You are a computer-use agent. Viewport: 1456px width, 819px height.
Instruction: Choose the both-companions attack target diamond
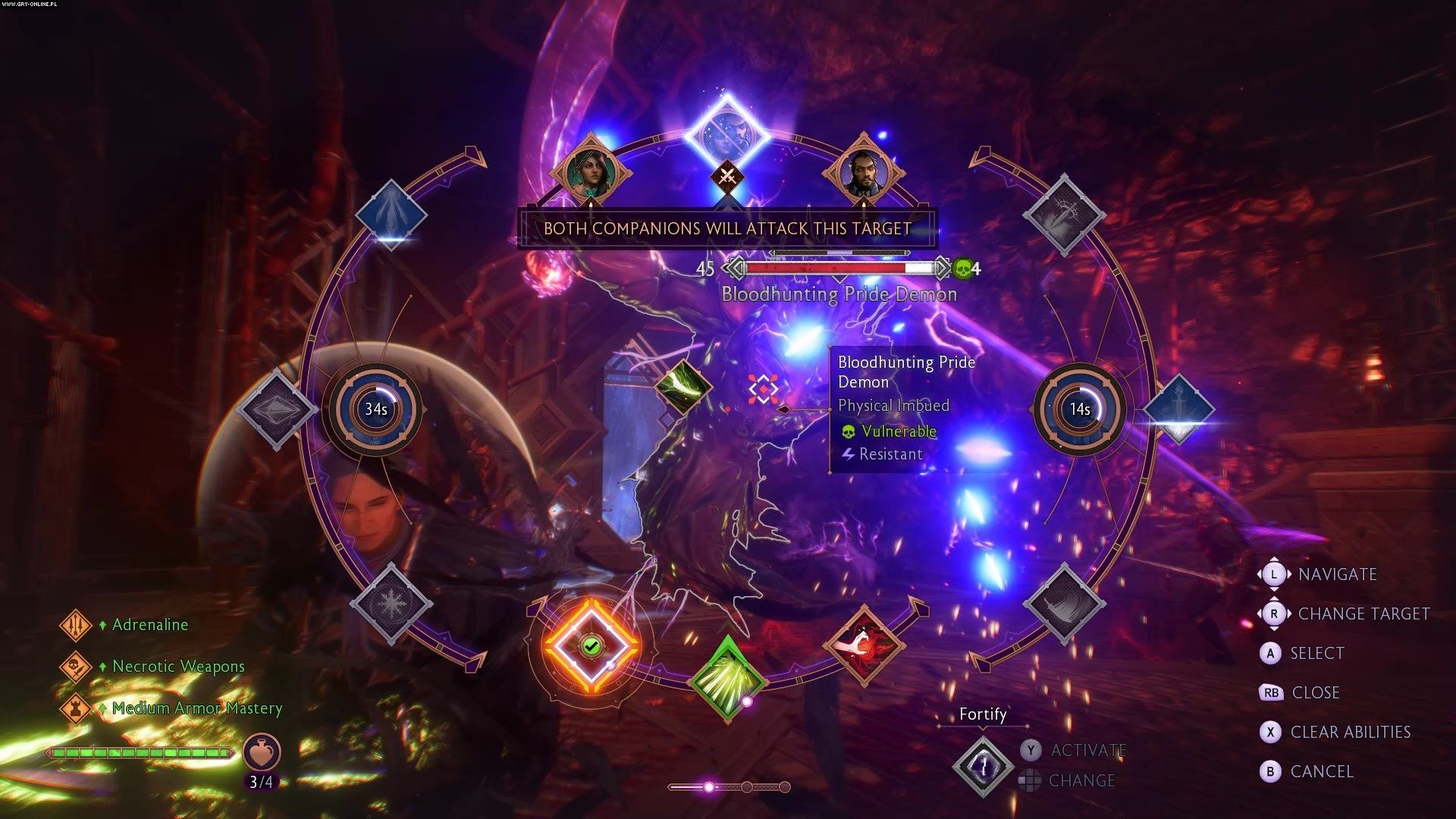click(726, 136)
